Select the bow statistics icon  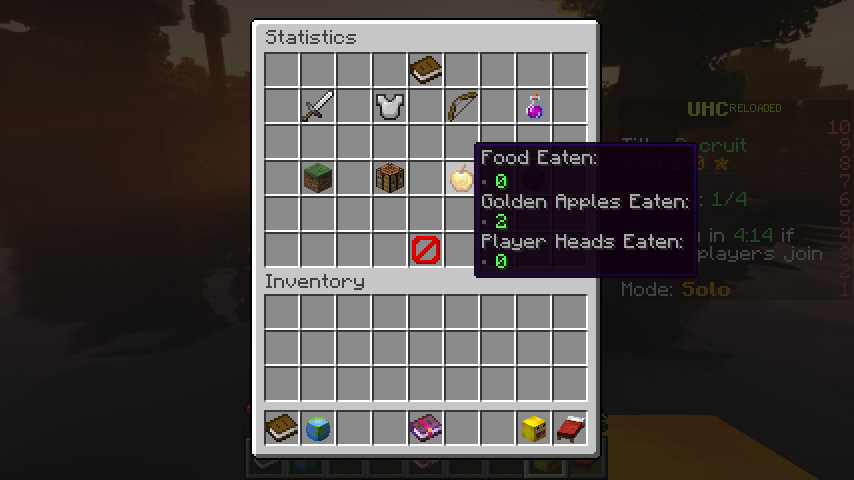point(462,106)
